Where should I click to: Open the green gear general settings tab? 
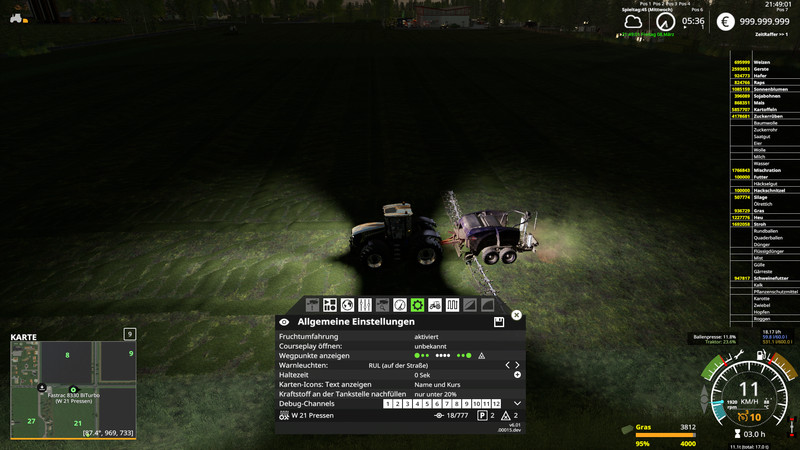(417, 304)
